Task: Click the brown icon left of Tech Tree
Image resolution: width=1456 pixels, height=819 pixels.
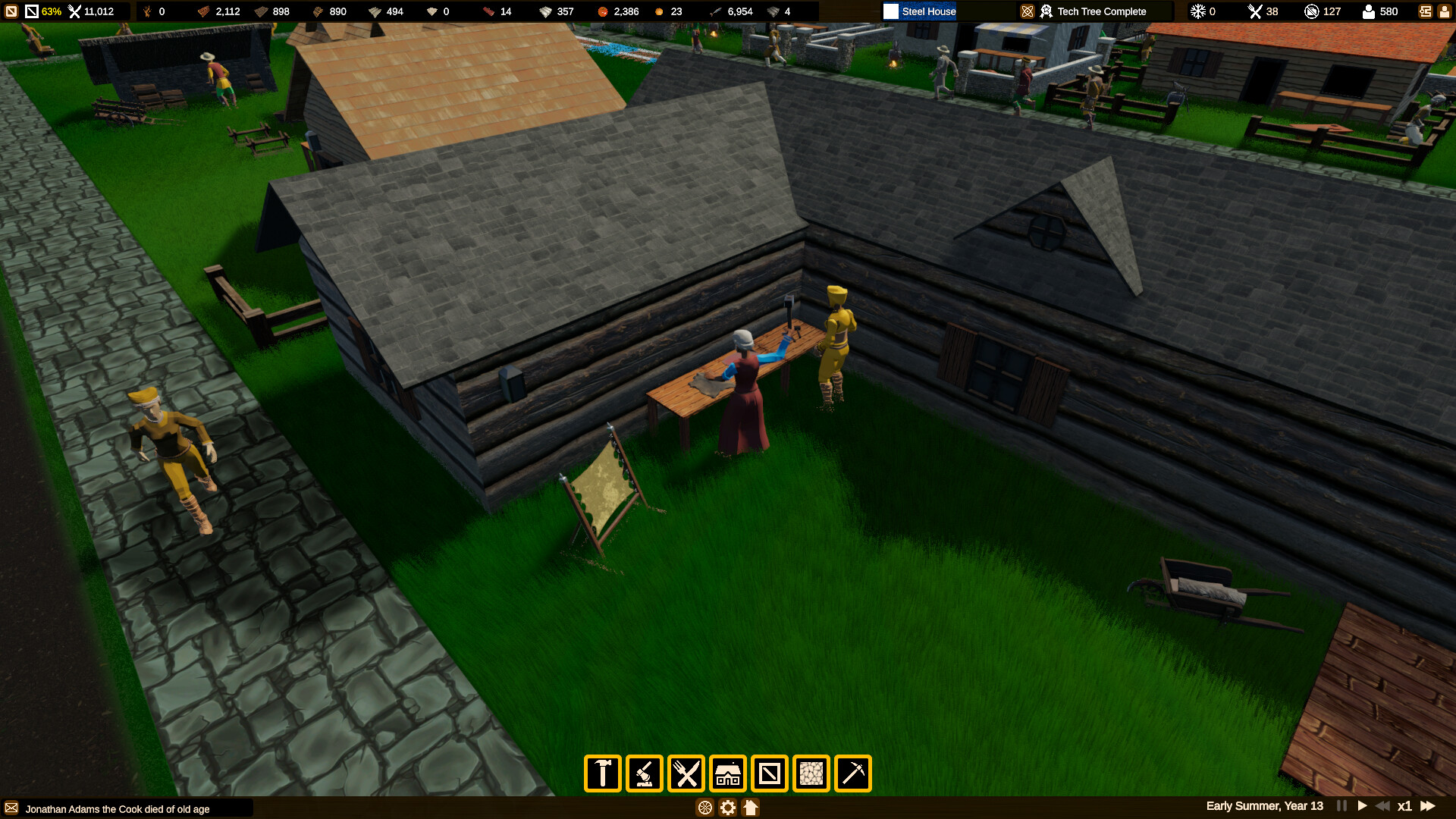Action: pos(1028,11)
